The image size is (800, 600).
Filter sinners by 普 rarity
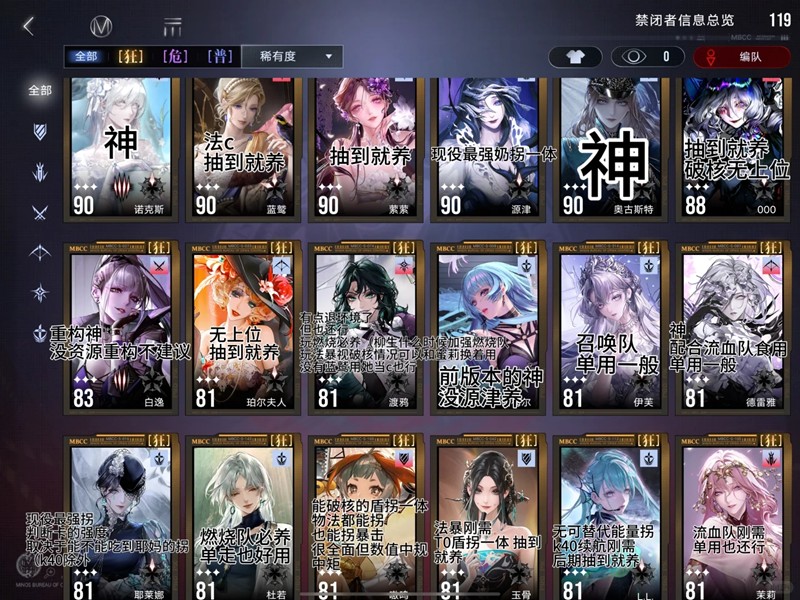point(220,57)
